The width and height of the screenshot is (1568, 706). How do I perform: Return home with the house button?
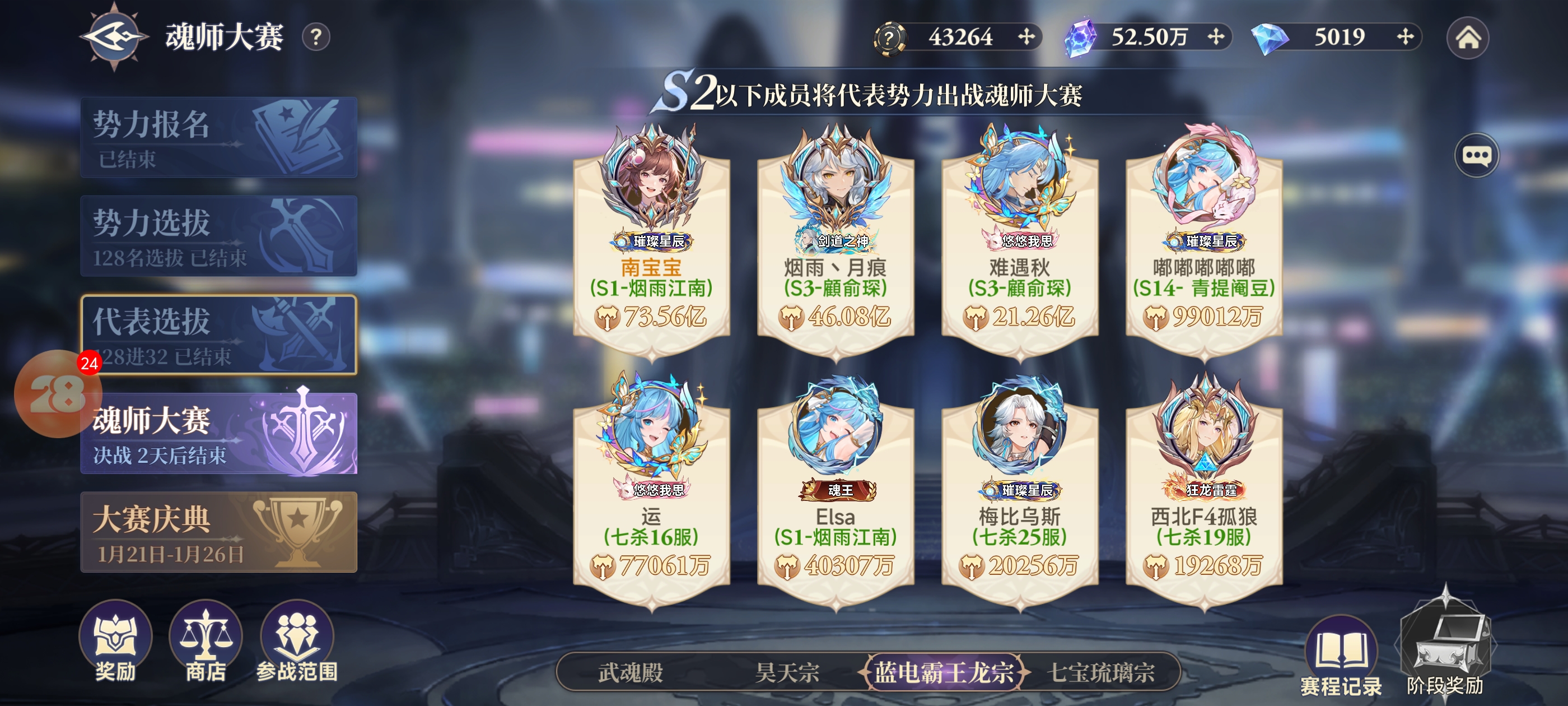coord(1468,38)
